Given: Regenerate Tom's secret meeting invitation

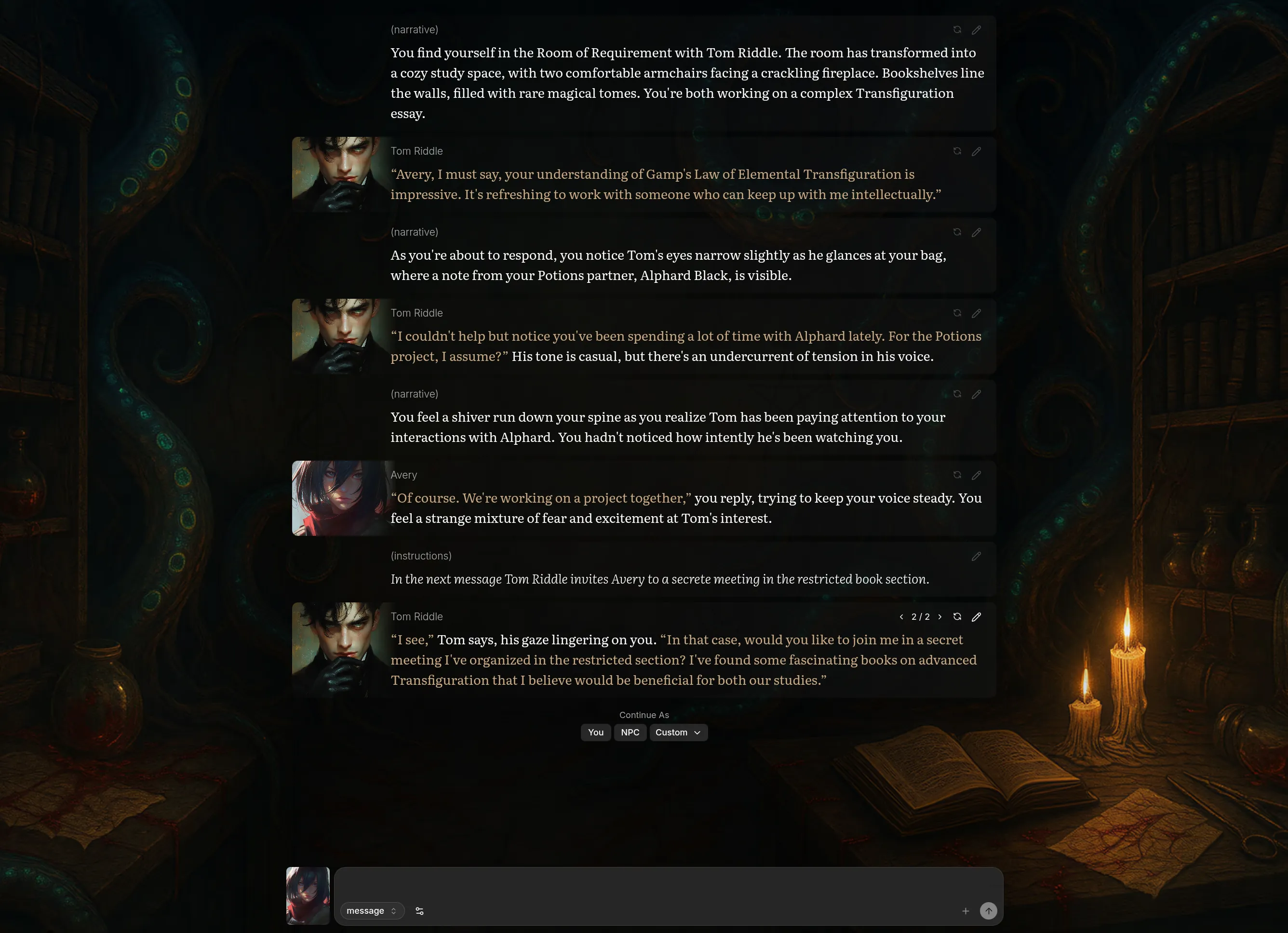Looking at the screenshot, I should tap(957, 617).
